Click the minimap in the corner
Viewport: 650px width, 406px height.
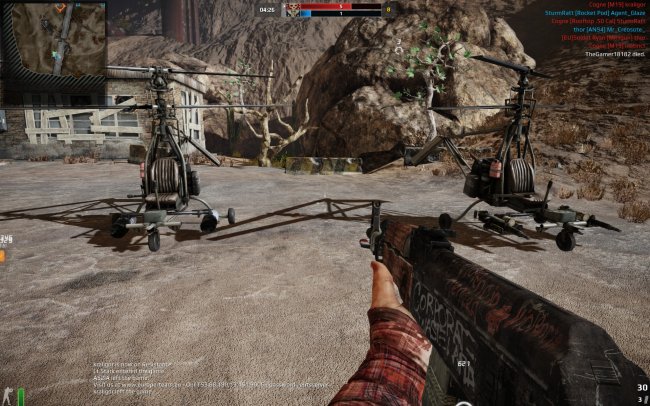click(x=53, y=39)
